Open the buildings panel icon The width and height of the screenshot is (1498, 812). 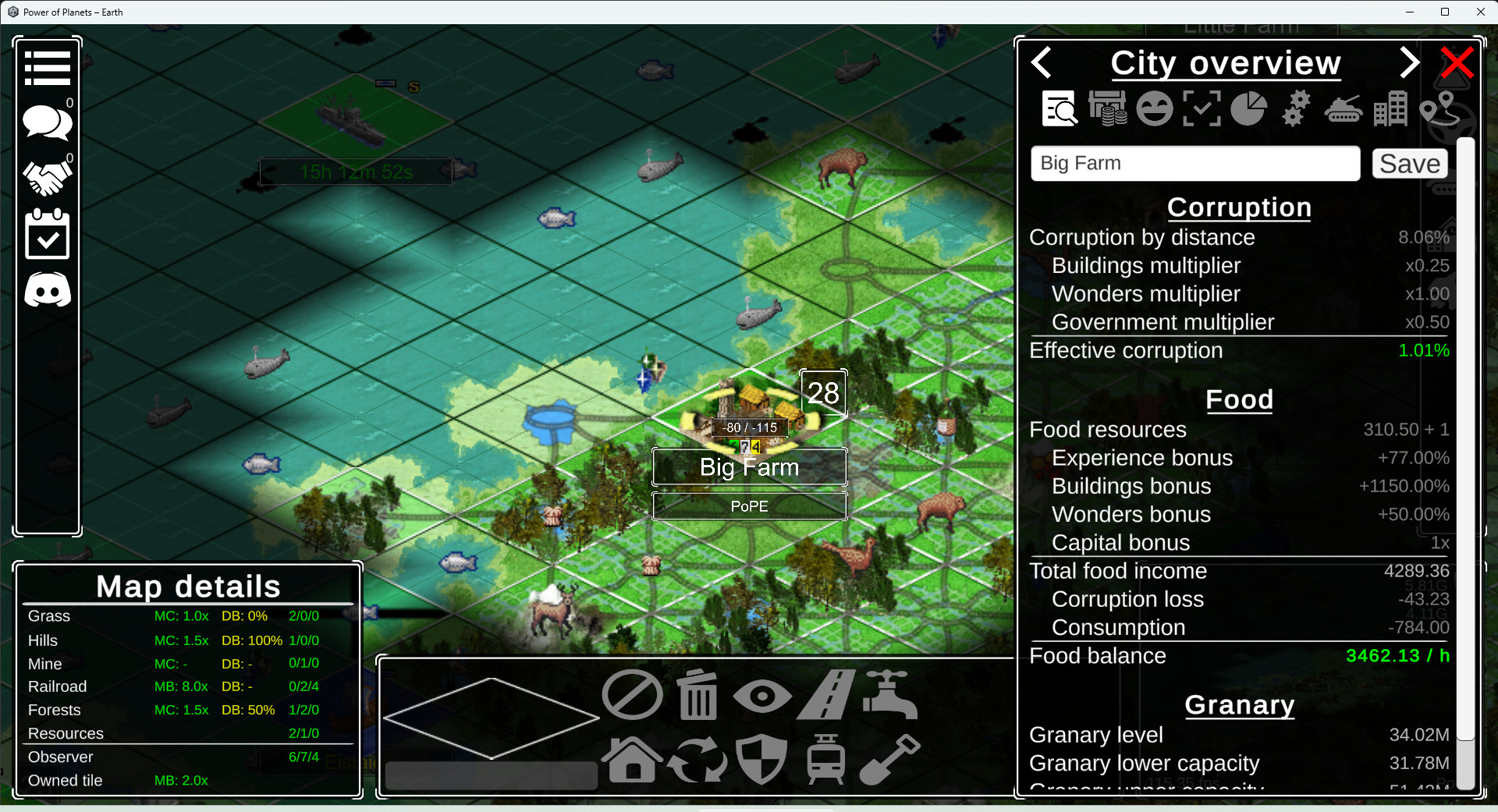coord(1393,108)
